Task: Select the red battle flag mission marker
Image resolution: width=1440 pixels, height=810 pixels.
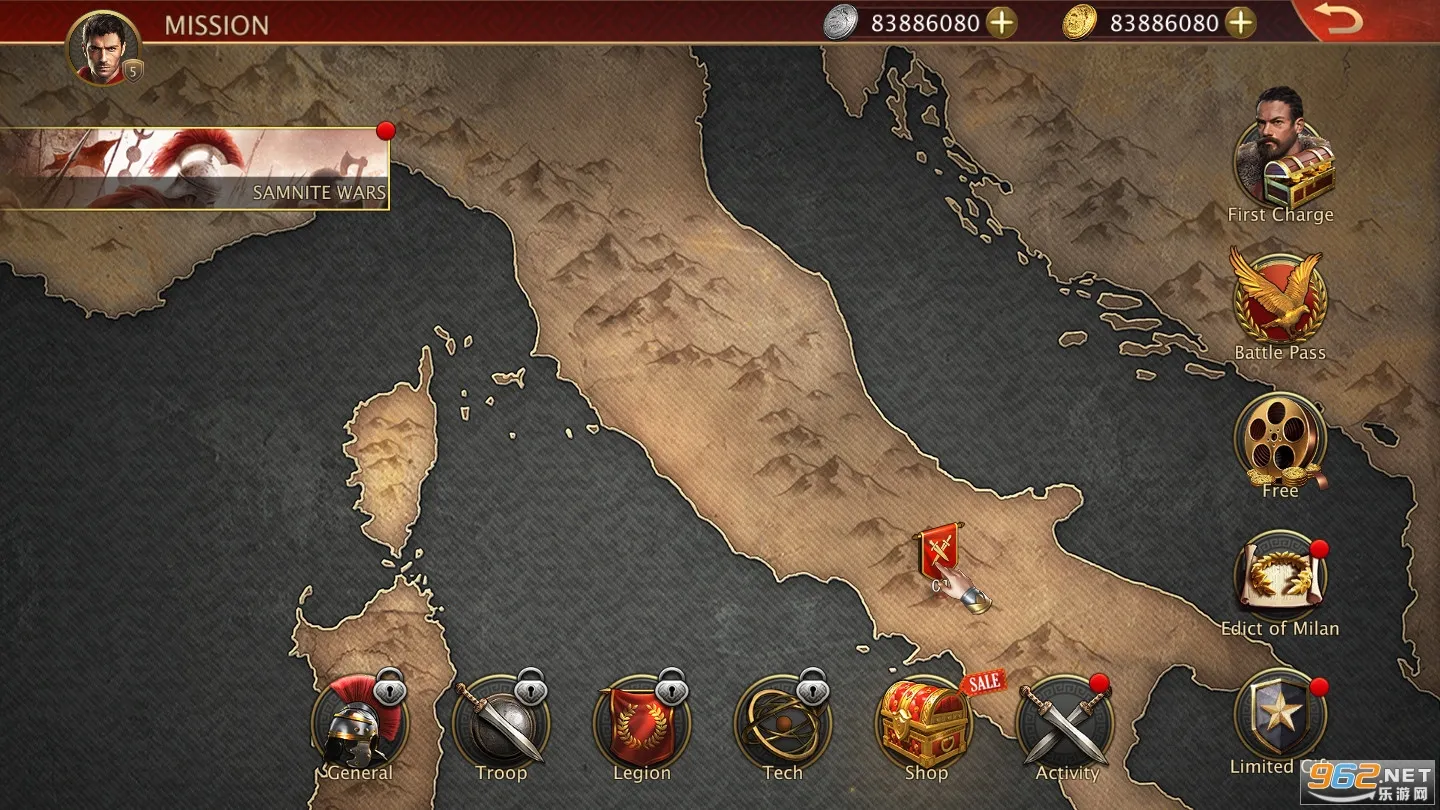Action: (x=939, y=550)
